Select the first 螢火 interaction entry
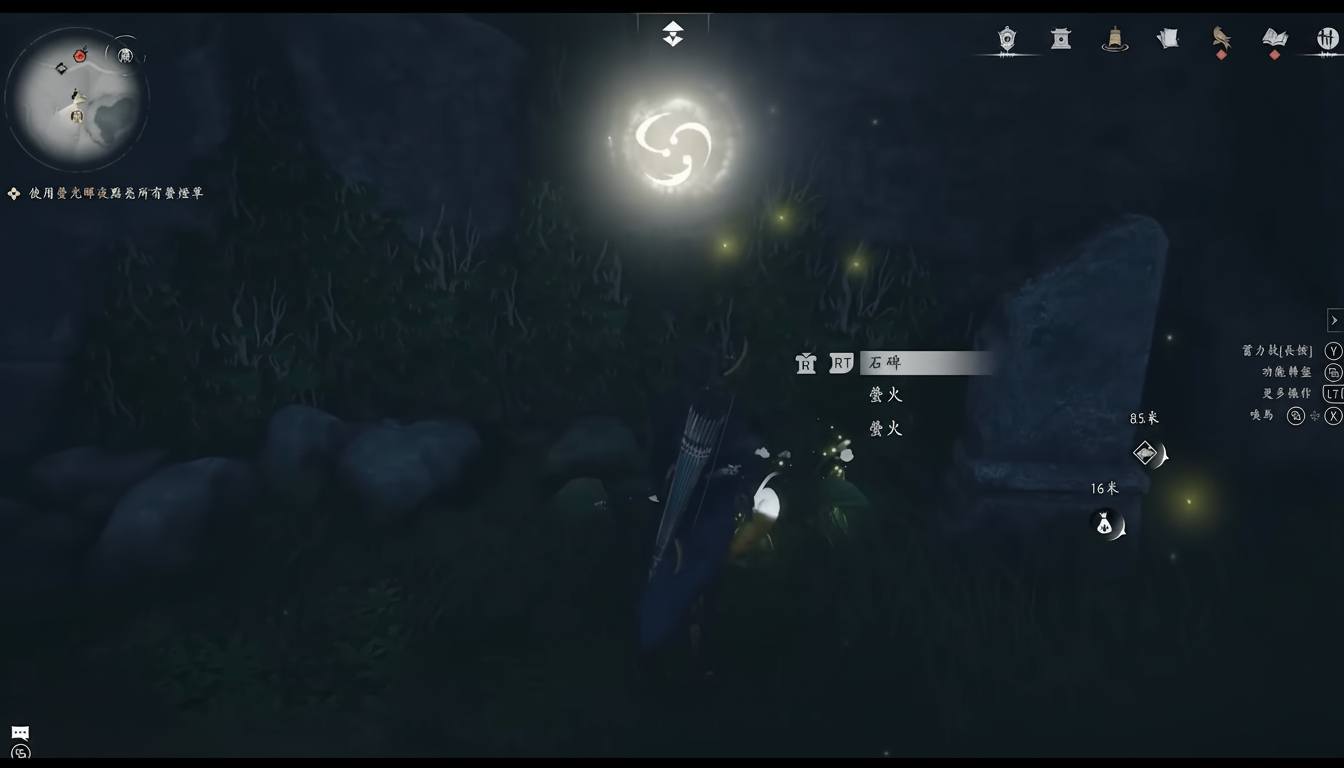The image size is (1344, 768). pyautogui.click(x=885, y=394)
